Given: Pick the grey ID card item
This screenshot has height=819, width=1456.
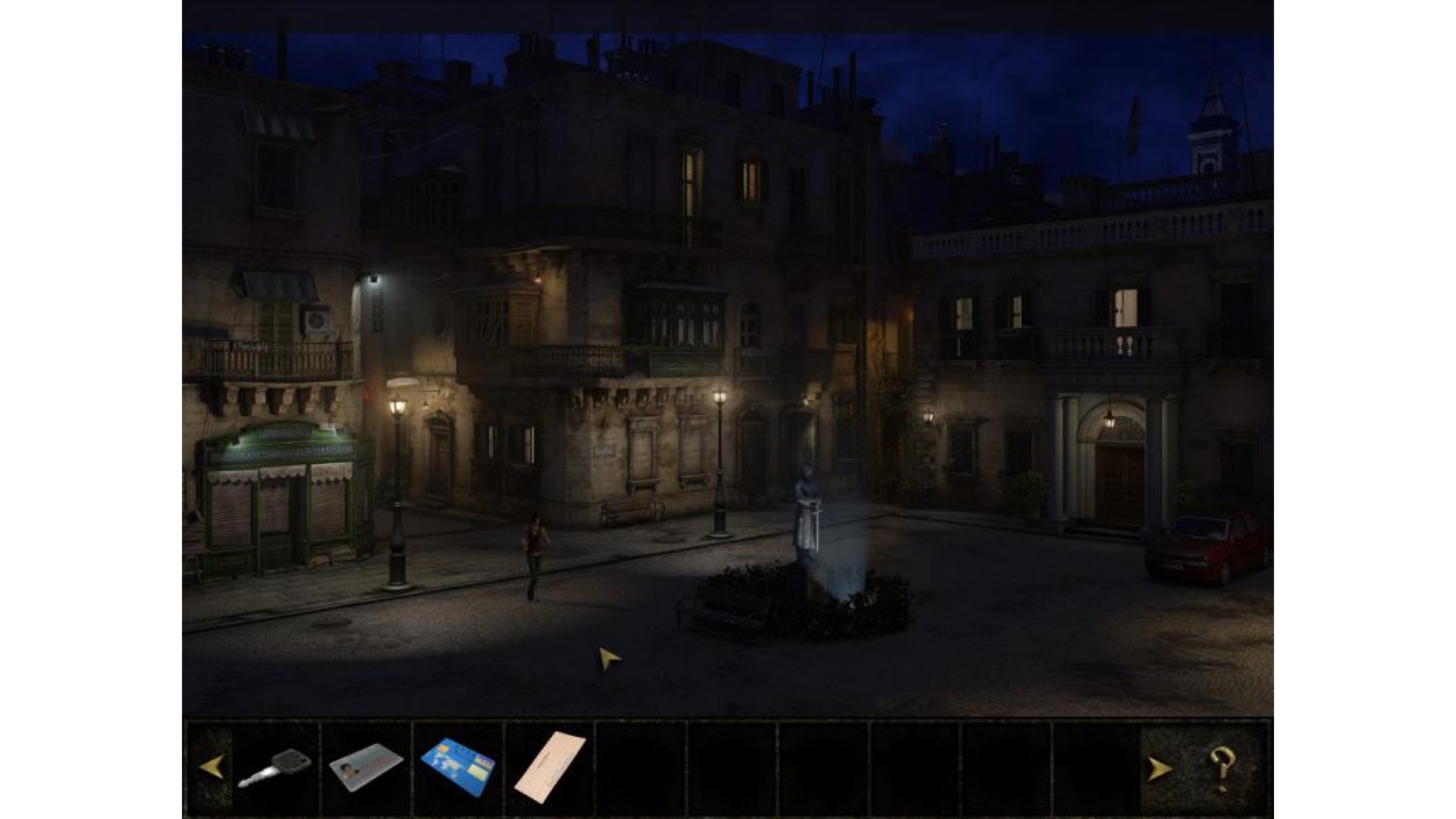Looking at the screenshot, I should pyautogui.click(x=366, y=766).
